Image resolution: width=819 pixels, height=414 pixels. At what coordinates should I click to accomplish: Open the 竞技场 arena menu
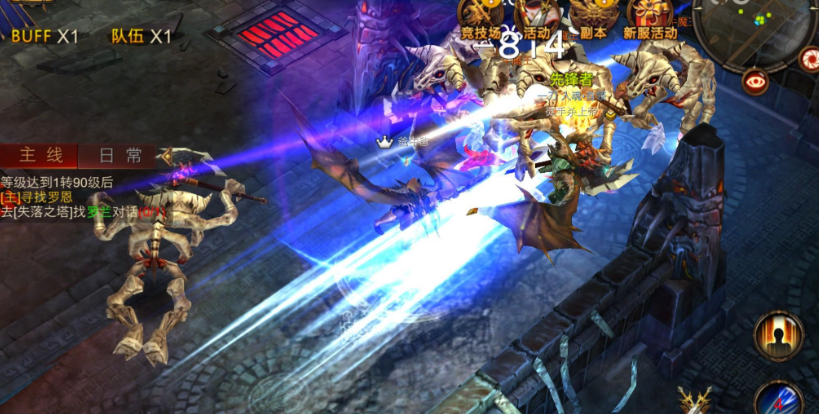pyautogui.click(x=480, y=17)
